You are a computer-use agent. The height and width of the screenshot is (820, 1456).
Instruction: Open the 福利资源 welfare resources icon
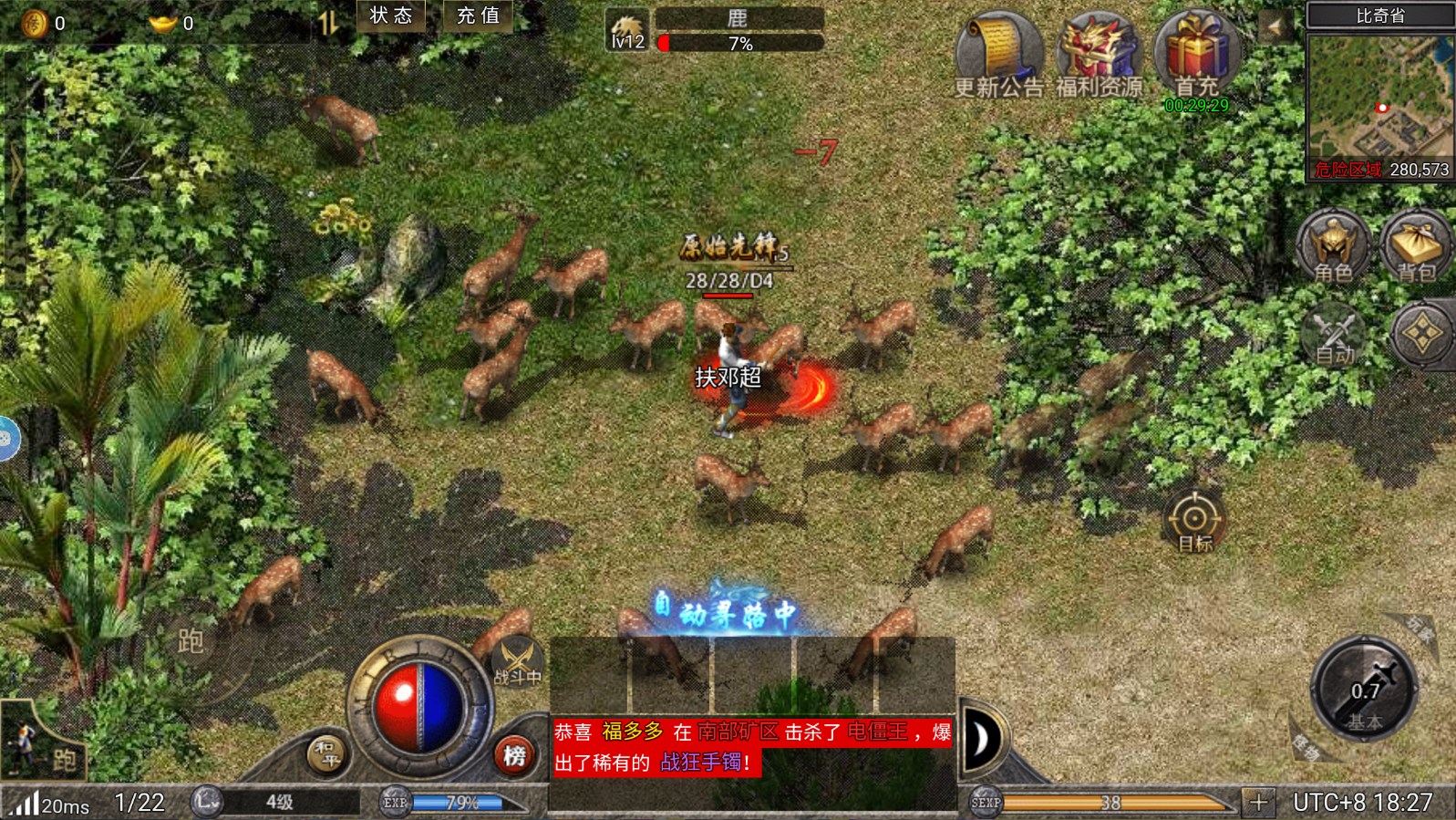pyautogui.click(x=1099, y=55)
